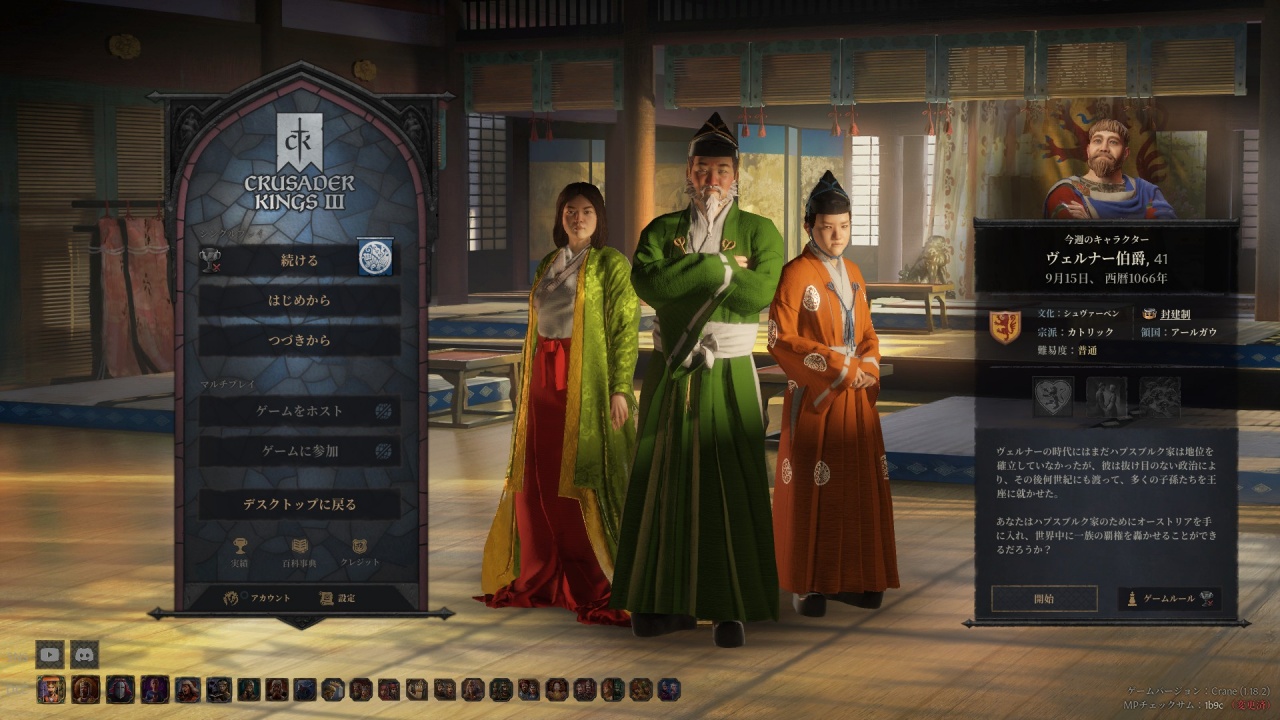The height and width of the screenshot is (720, 1280).
Task: Click the featured character's portrait
Action: point(1108,170)
